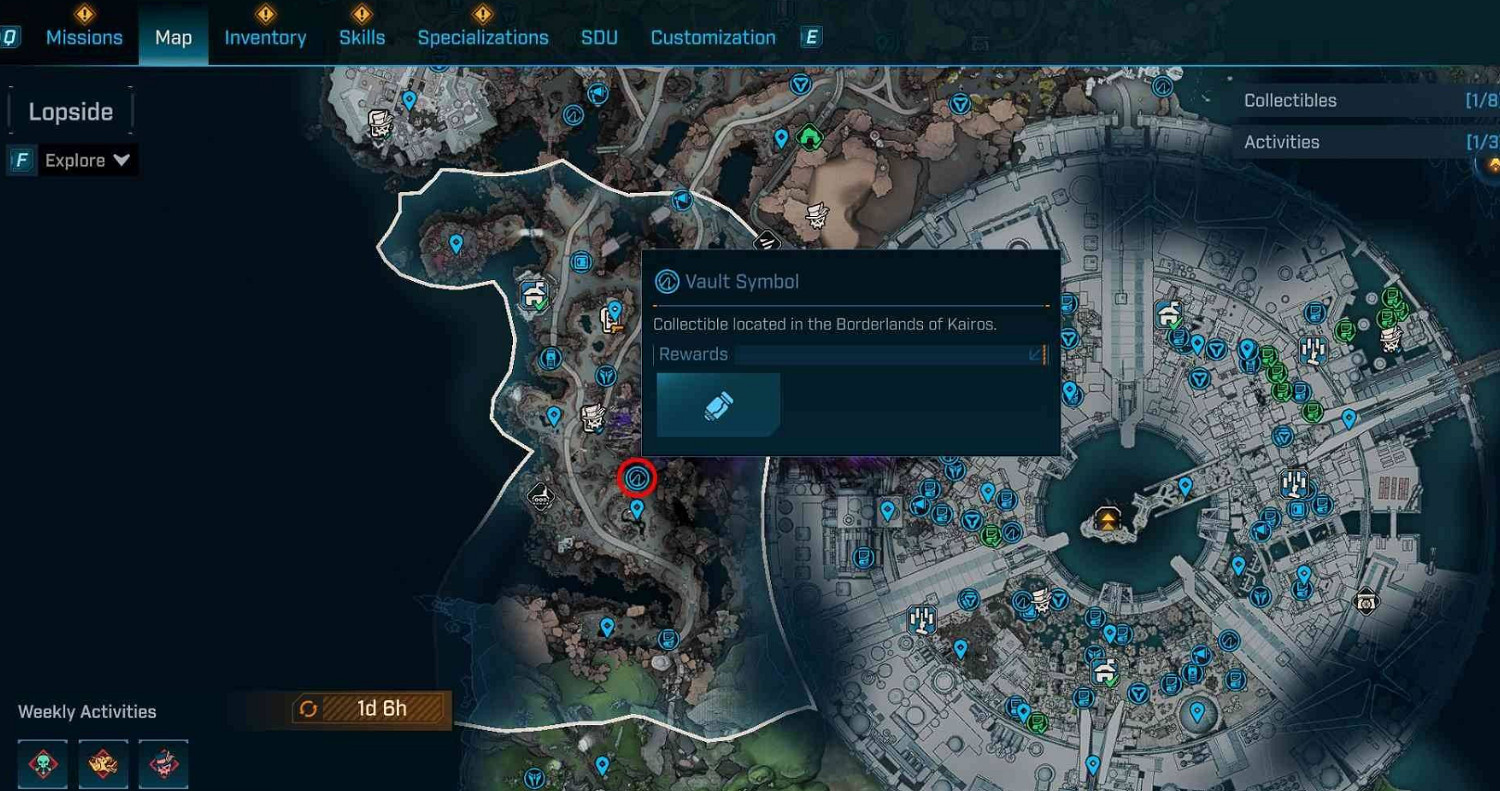Open the teal skull weekly activity

click(43, 764)
